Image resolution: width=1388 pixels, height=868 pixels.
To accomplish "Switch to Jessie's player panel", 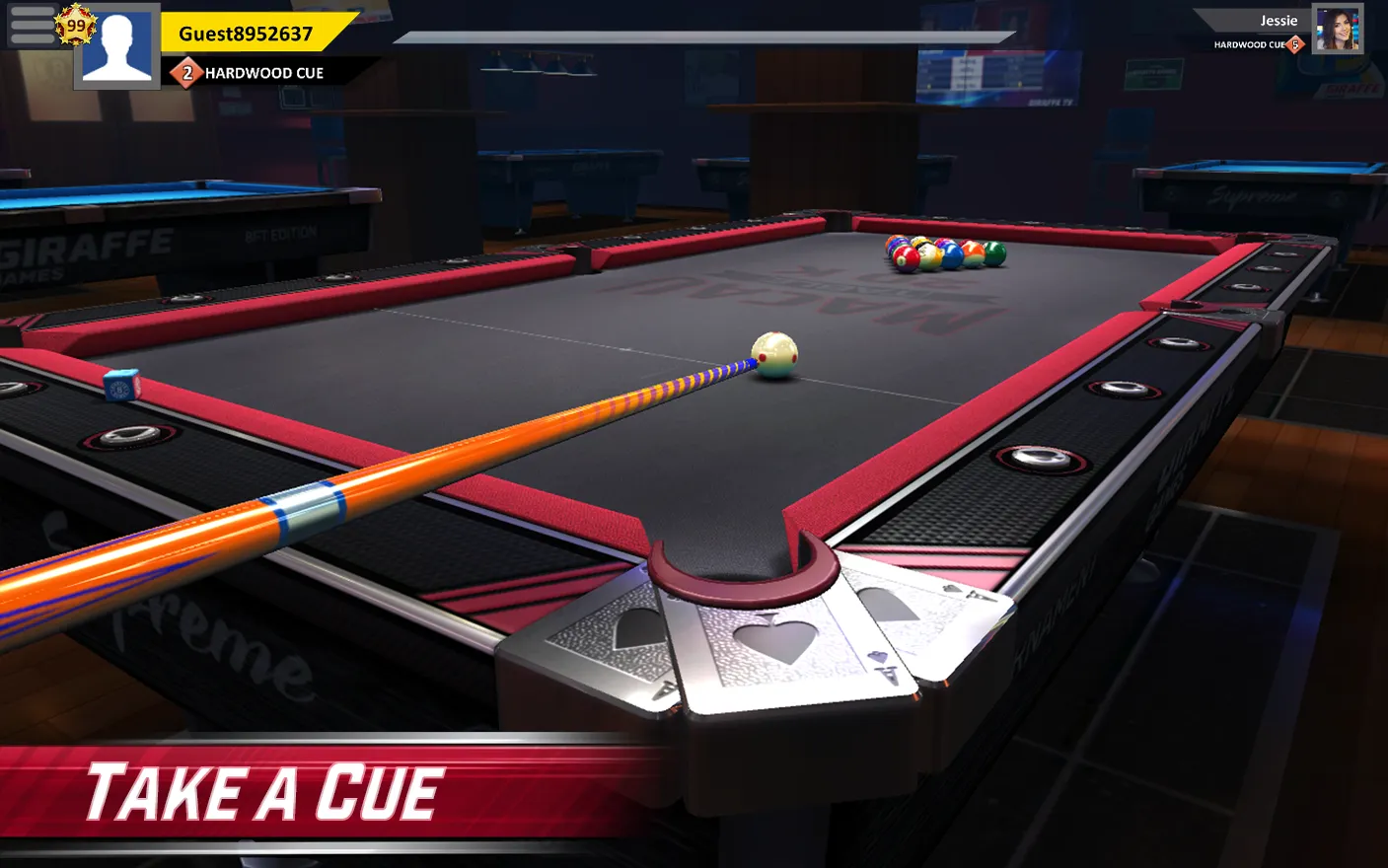I will [1278, 30].
